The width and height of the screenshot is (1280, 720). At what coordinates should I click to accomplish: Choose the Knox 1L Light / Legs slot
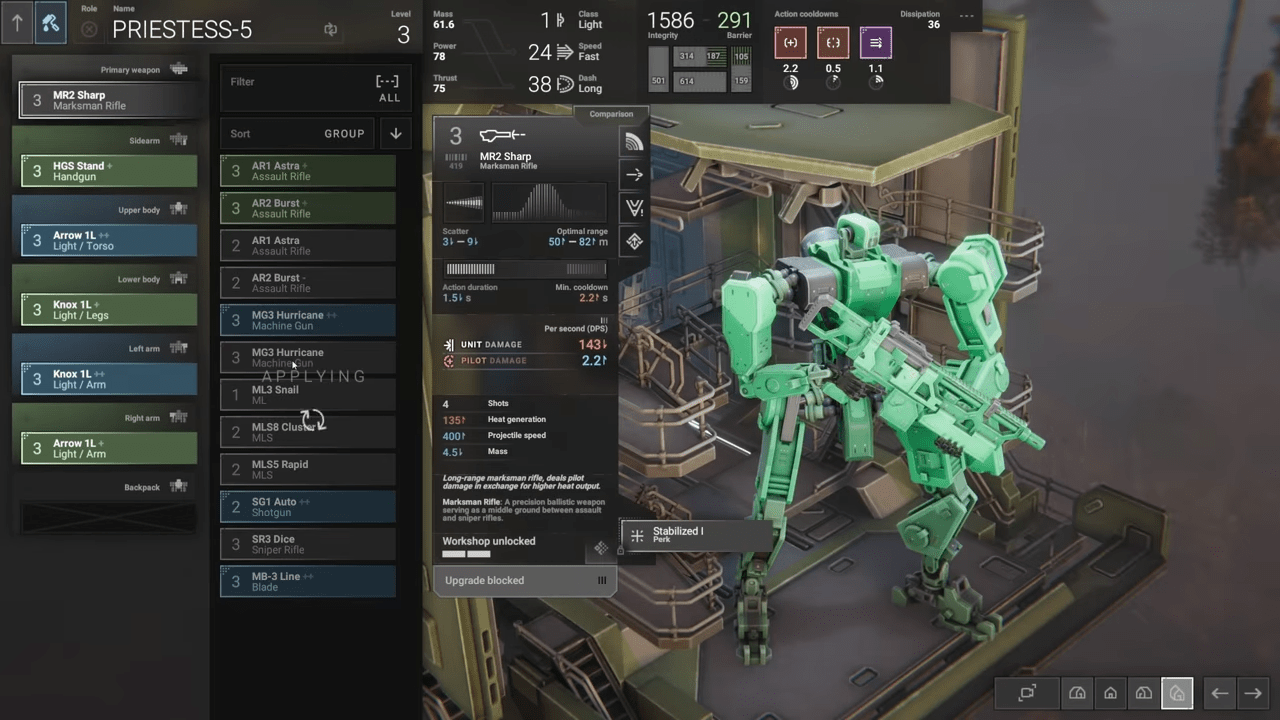point(108,310)
